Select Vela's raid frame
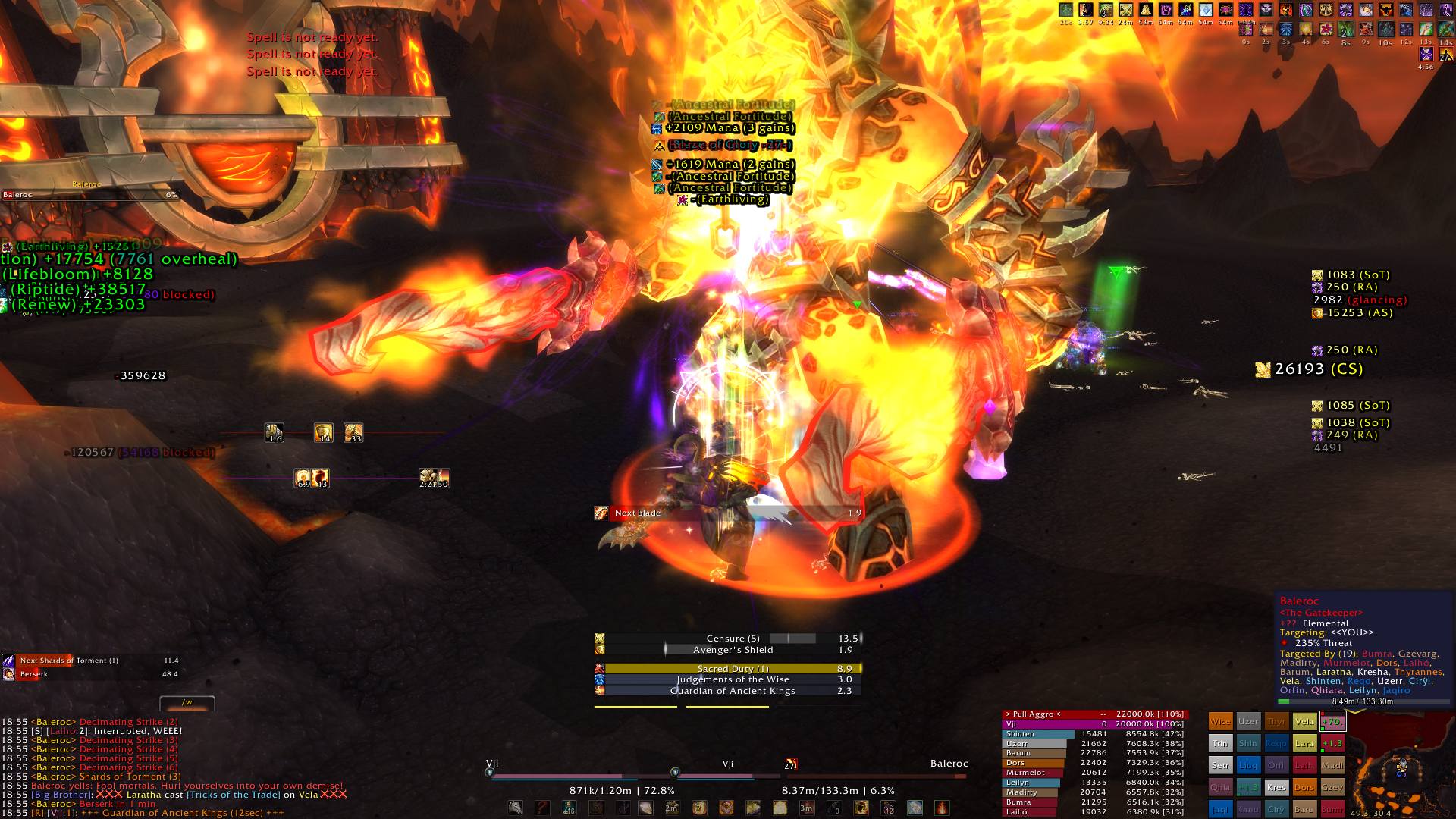The width and height of the screenshot is (1456, 819). [1304, 722]
